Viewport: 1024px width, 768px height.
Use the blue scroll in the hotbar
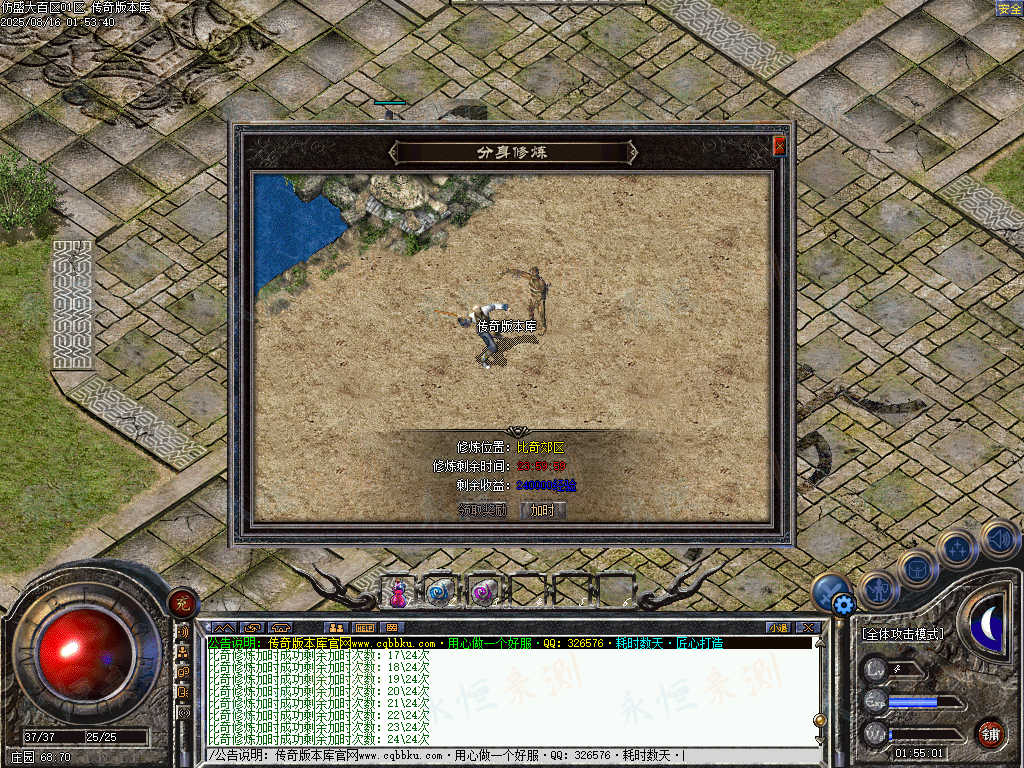[x=440, y=592]
